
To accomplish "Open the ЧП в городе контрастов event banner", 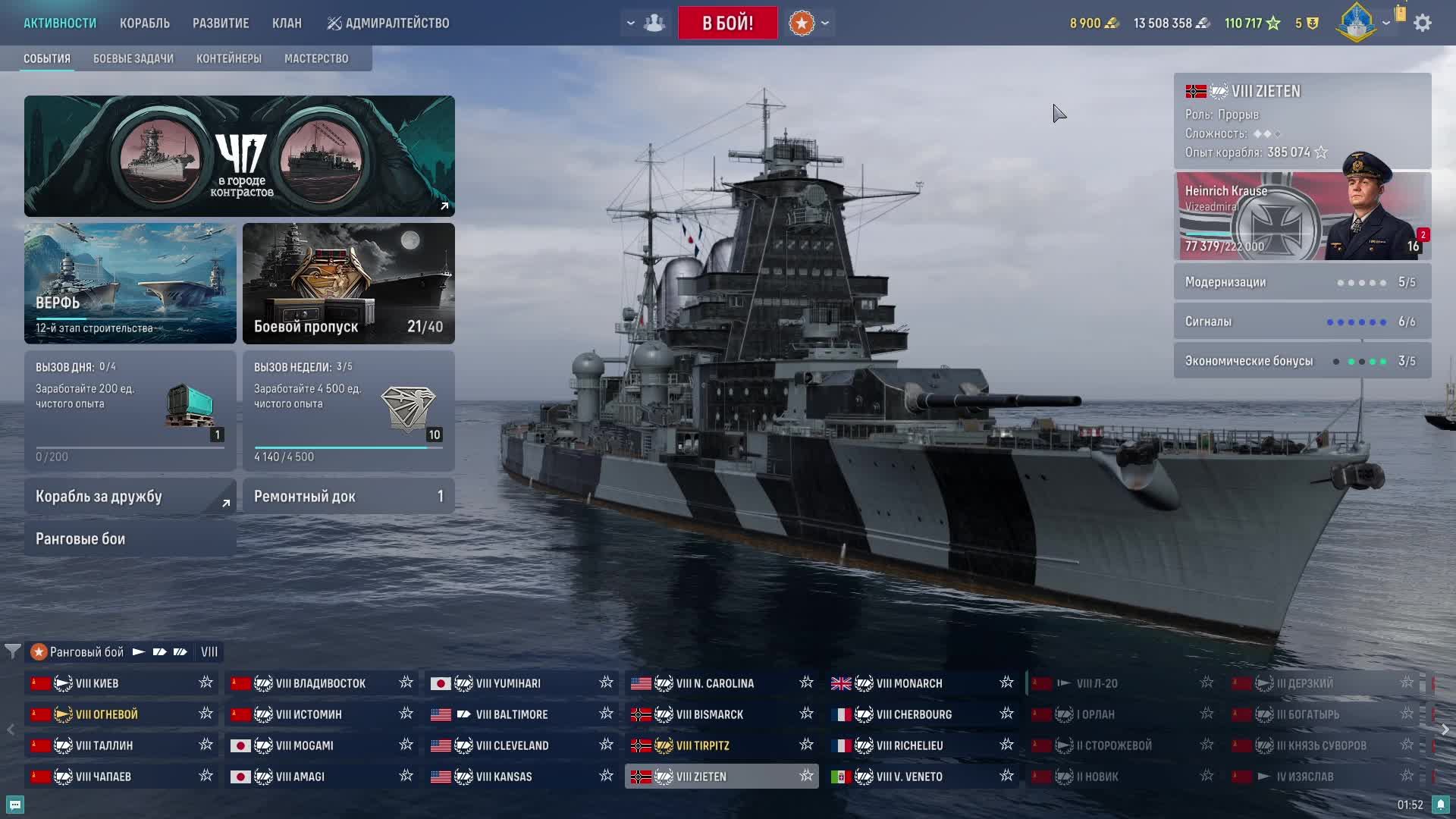I will click(239, 155).
